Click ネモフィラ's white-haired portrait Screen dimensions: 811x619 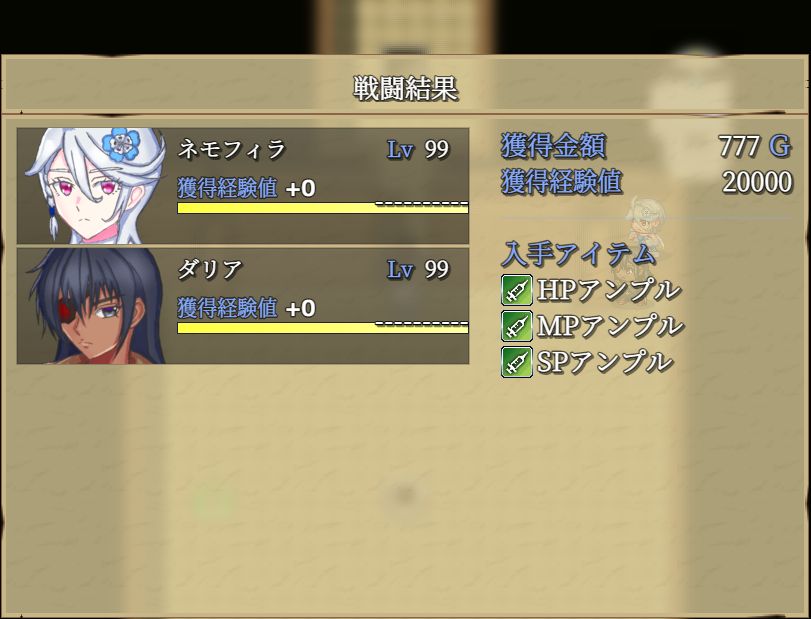tap(95, 185)
